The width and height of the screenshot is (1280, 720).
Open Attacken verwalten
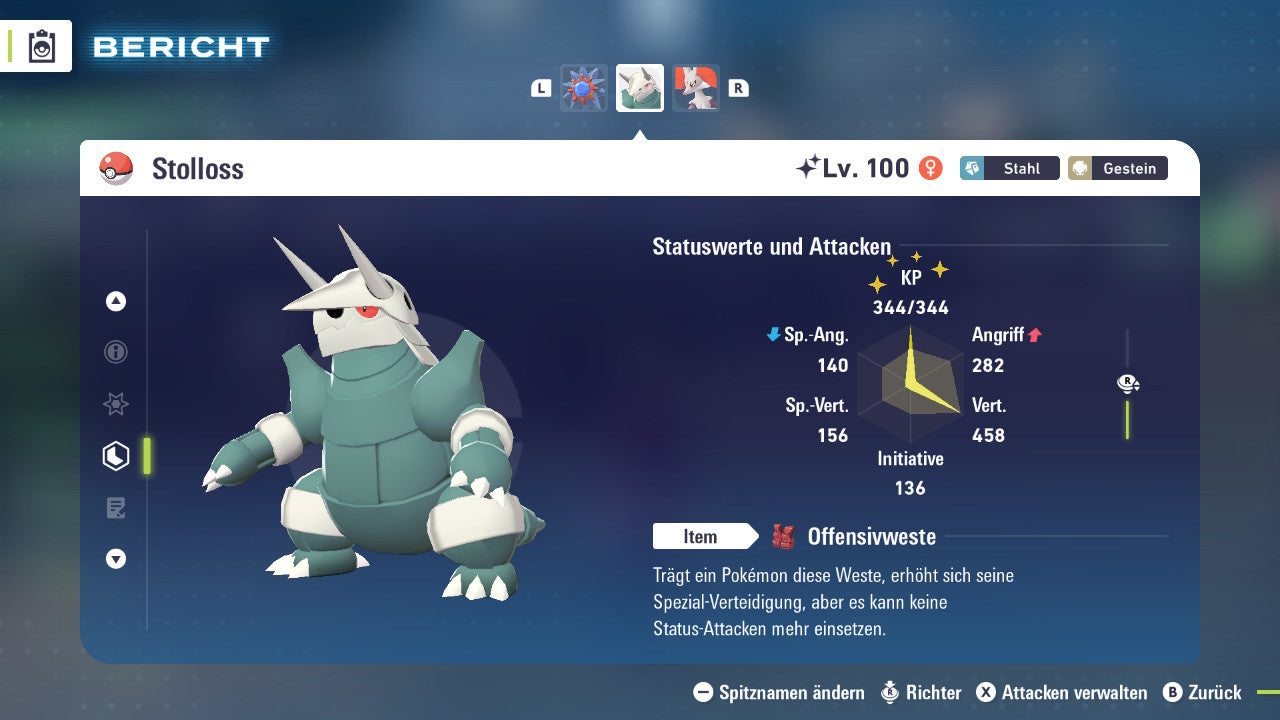[1065, 692]
